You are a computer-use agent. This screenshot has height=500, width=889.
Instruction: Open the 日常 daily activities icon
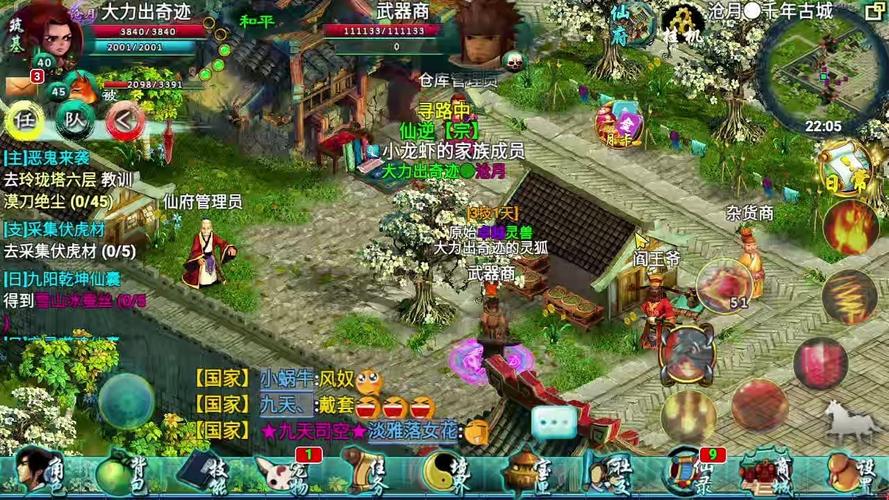(x=838, y=169)
